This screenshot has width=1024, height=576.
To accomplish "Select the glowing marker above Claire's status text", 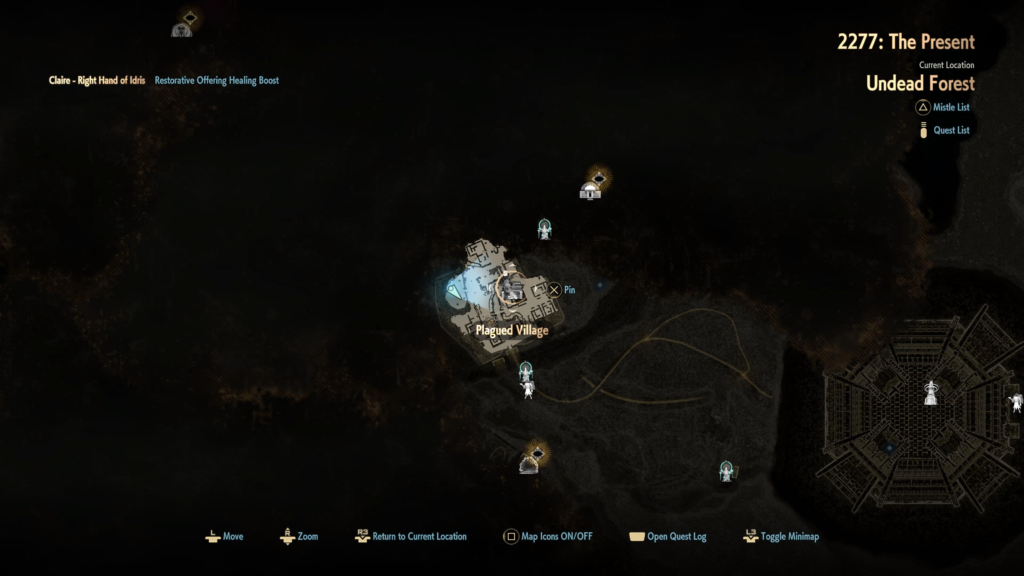I will tap(183, 24).
